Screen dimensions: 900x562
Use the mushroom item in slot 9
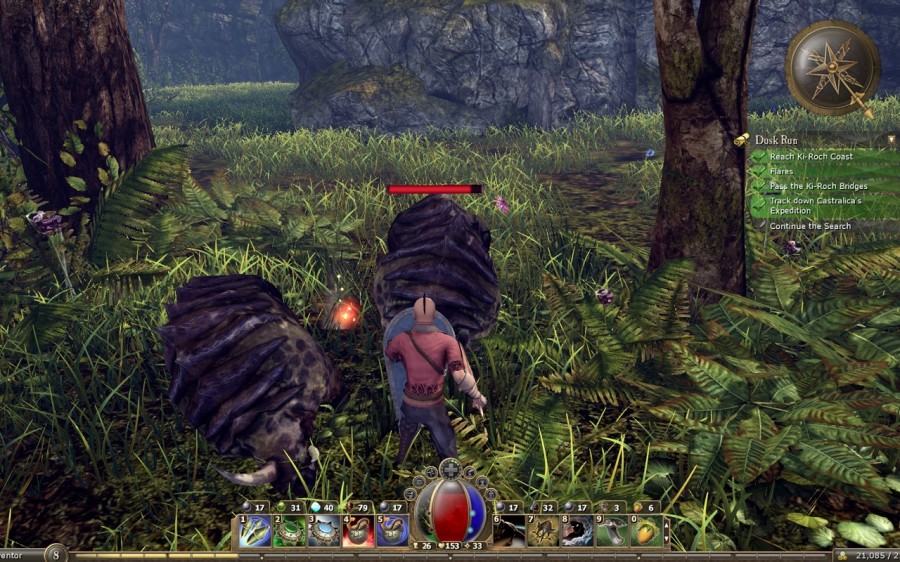611,530
